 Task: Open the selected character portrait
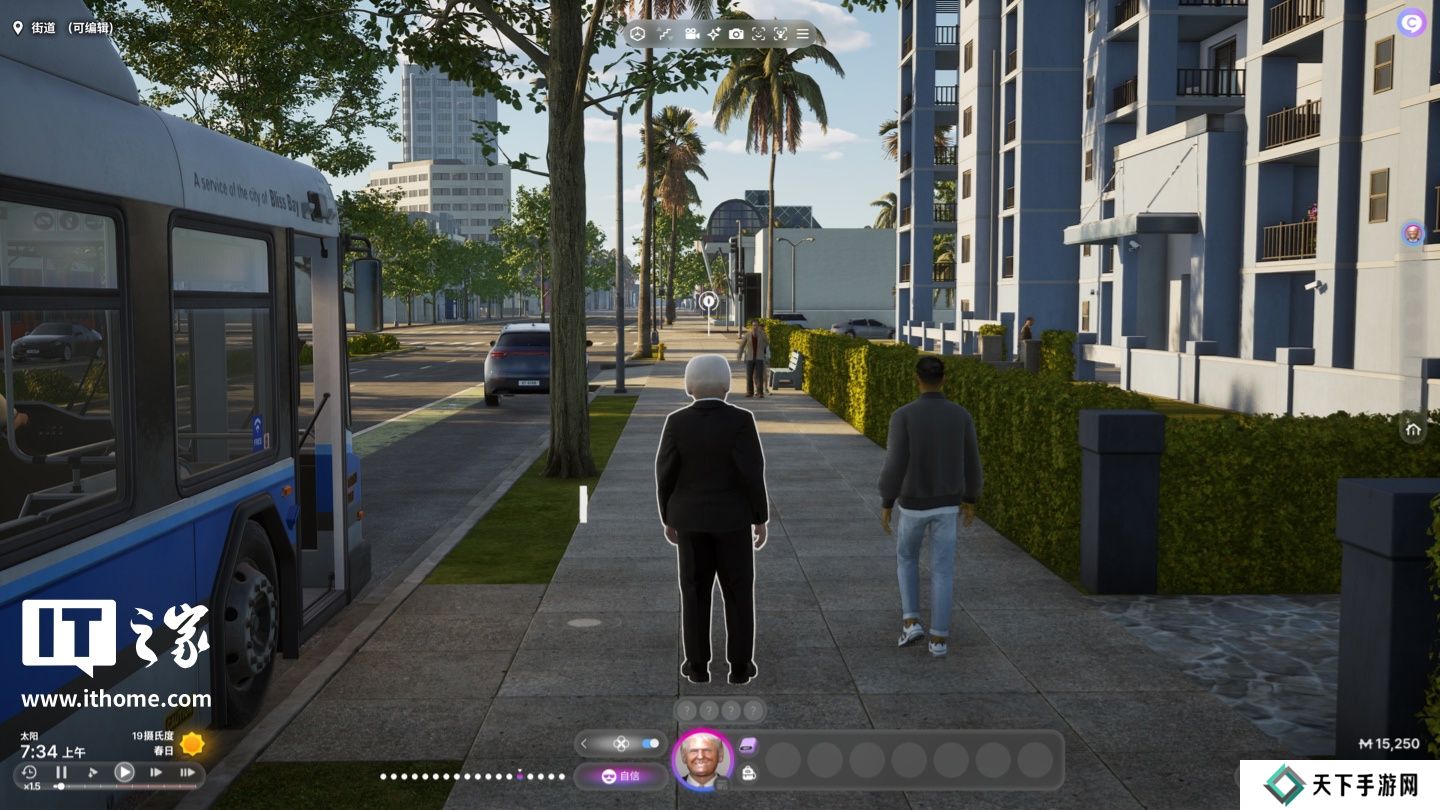pos(702,760)
